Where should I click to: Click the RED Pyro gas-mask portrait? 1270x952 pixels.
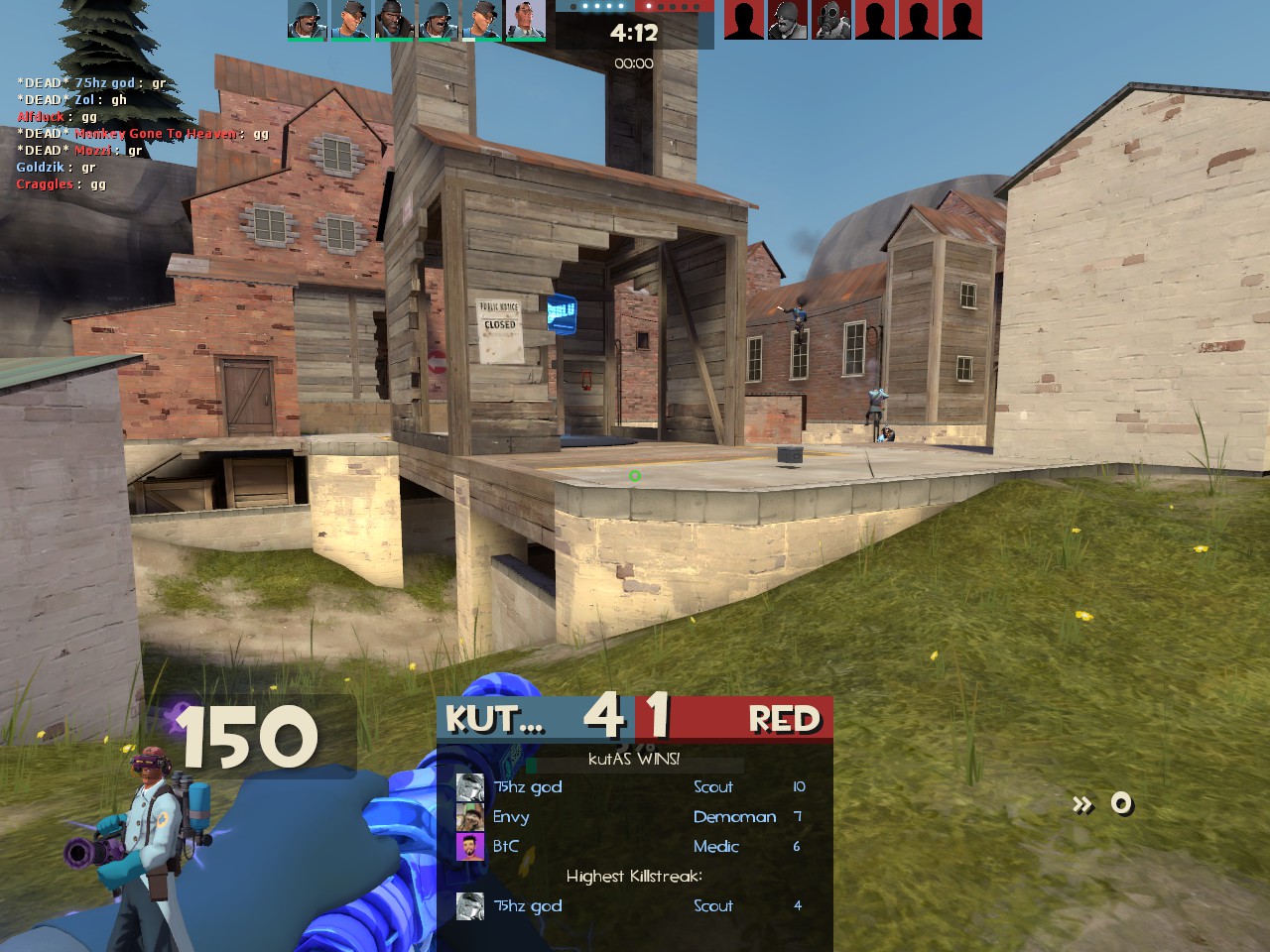tap(831, 19)
